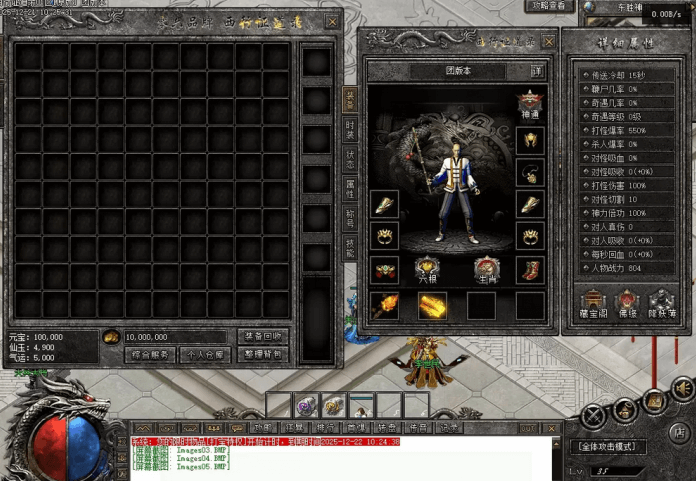Screen dimensions: 696x481
Task: Switch to the 状态 status tab
Action: tap(349, 158)
